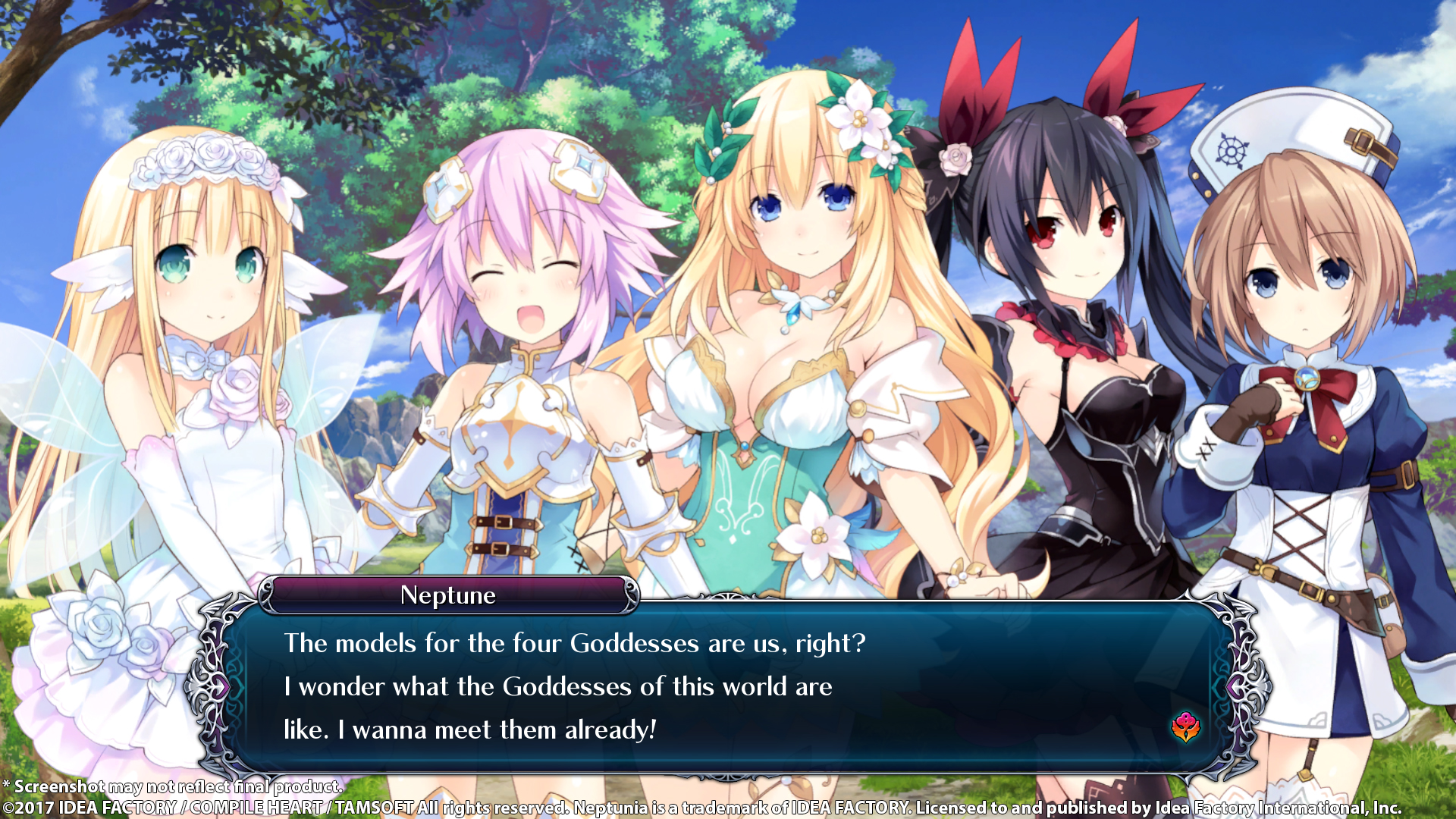The image size is (1456, 819).
Task: Select the right purple chevron on the dialogue frame
Action: (x=1236, y=685)
